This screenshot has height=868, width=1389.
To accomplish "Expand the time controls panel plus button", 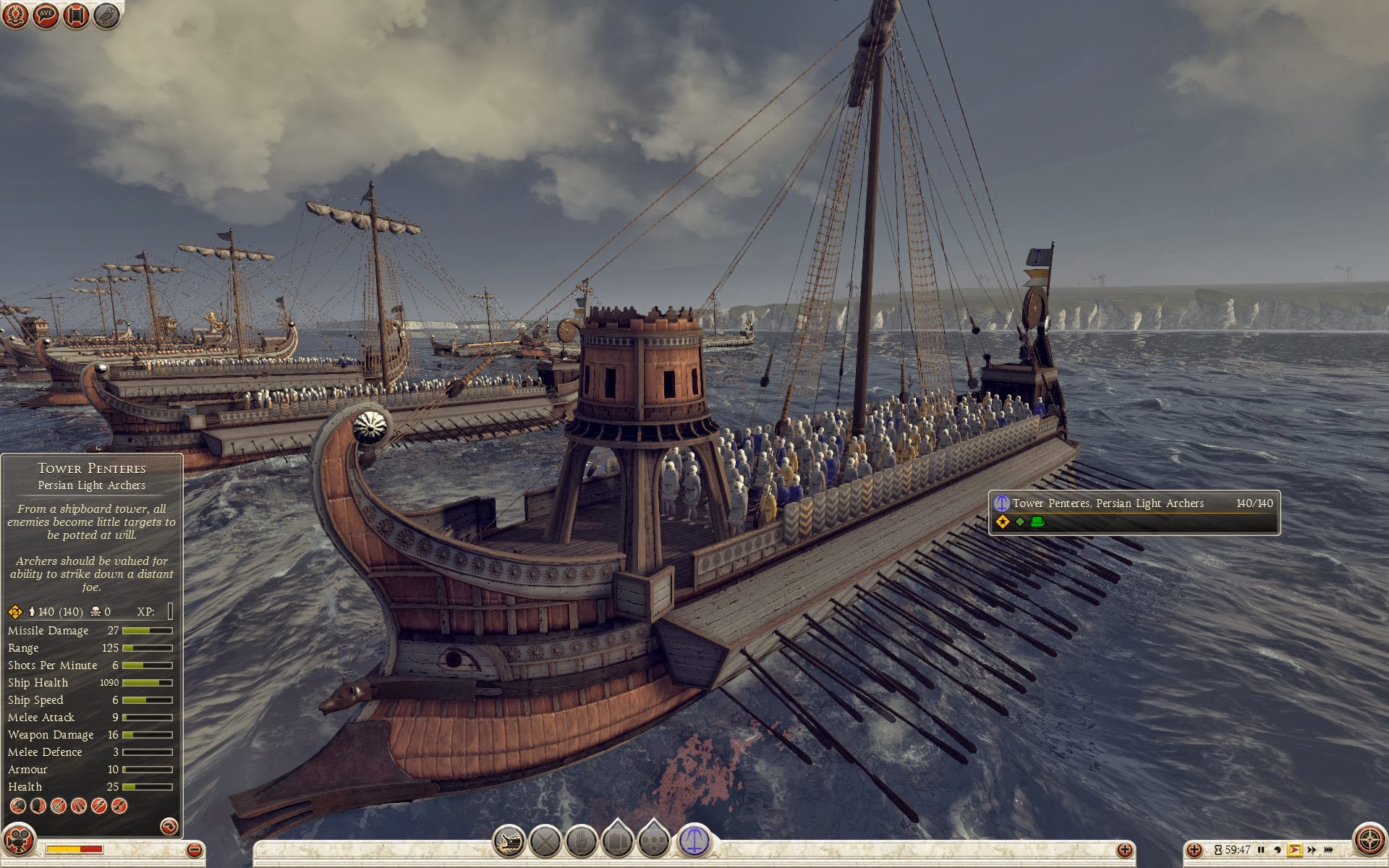I will click(x=1194, y=850).
